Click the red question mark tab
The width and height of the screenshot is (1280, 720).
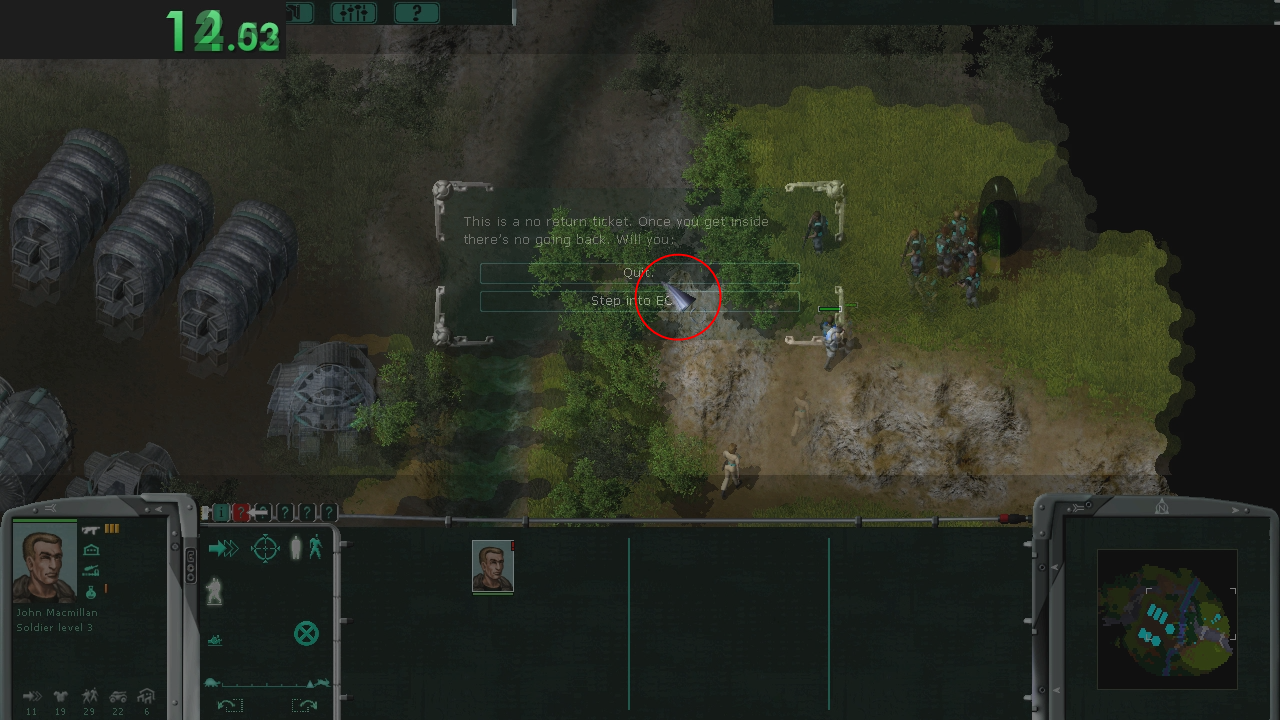click(x=241, y=513)
